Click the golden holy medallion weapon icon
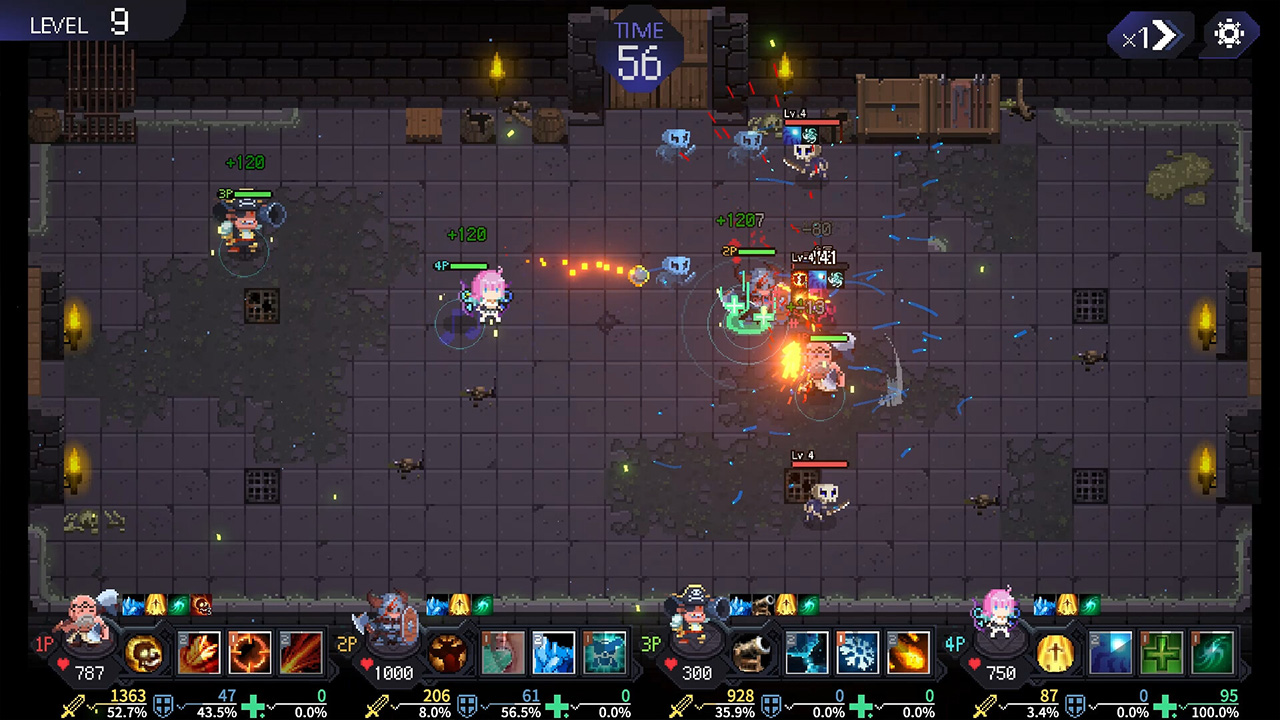Image resolution: width=1280 pixels, height=720 pixels. [x=1054, y=654]
